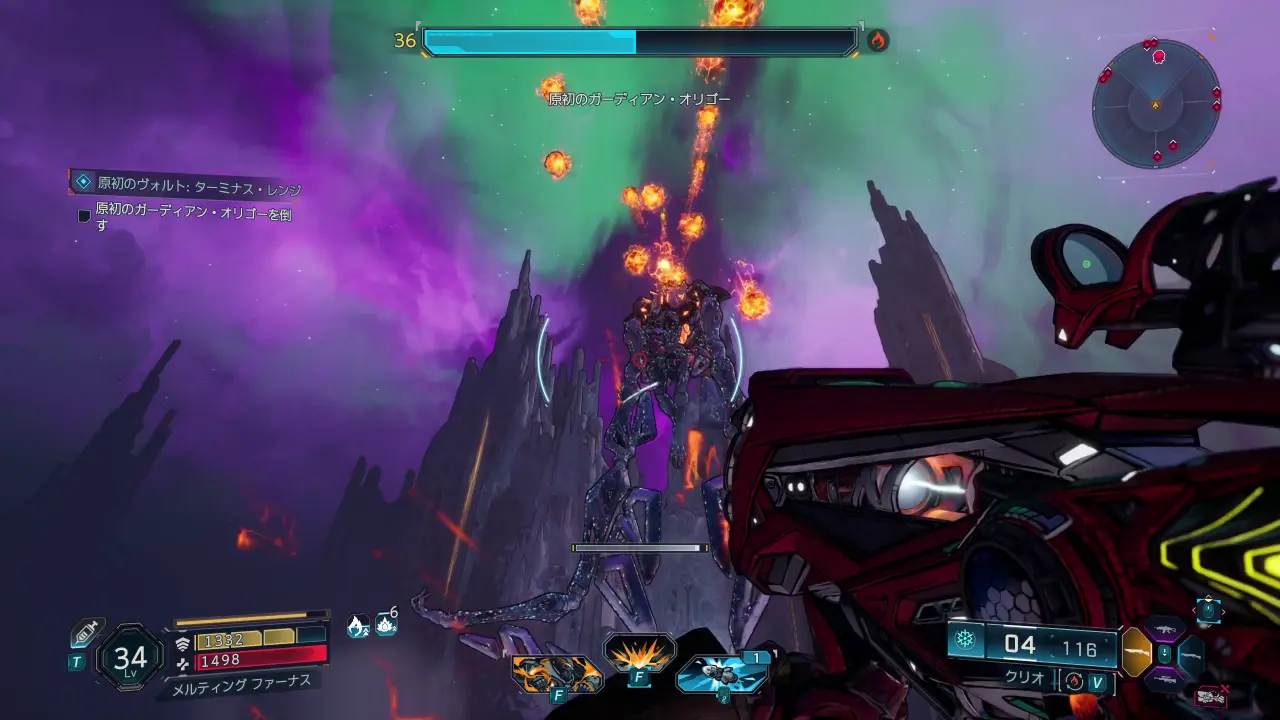Switch to the top purple rifle slot
Screen dimensions: 1280x720
tap(1164, 630)
